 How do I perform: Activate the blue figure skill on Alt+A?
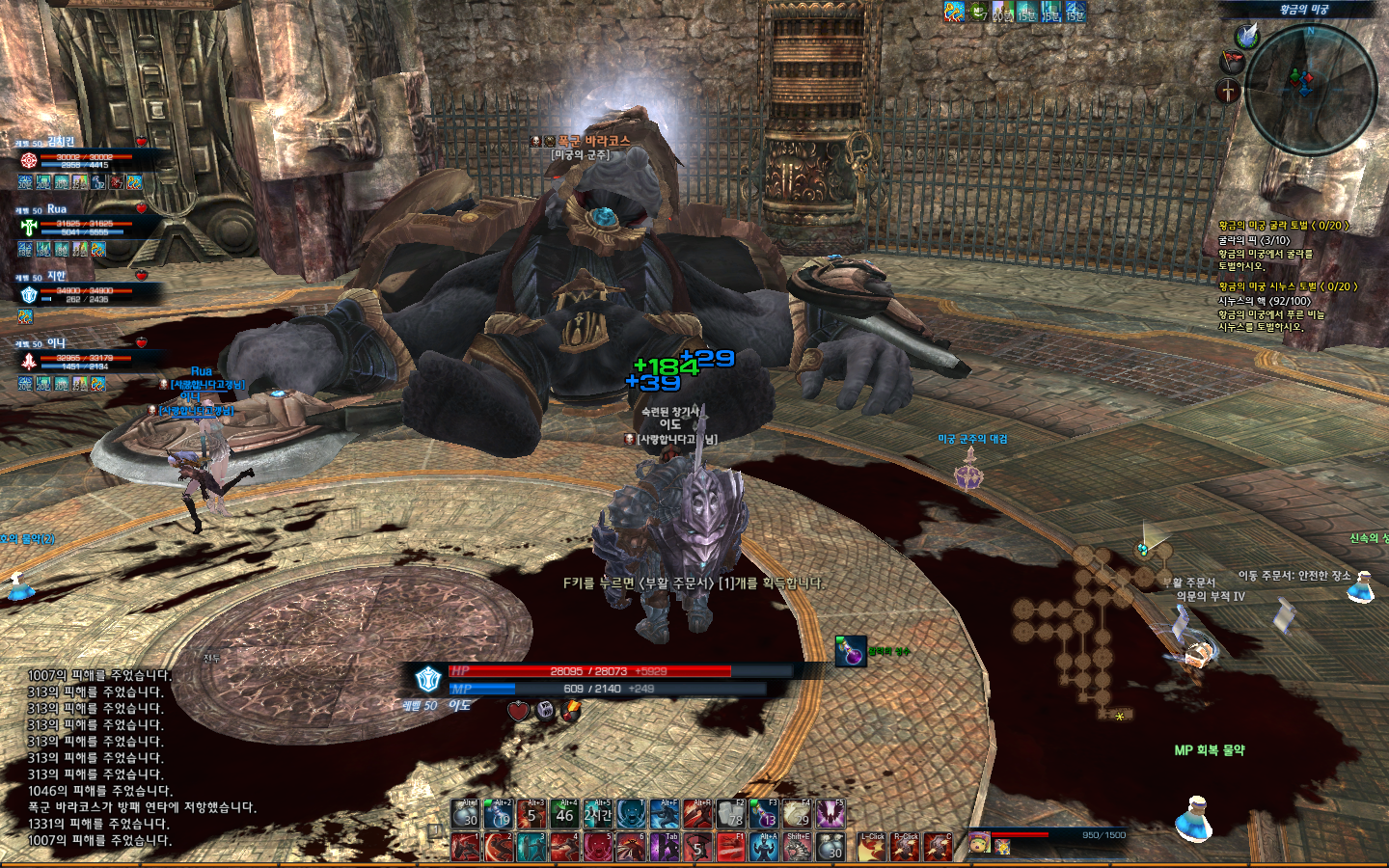(x=764, y=847)
